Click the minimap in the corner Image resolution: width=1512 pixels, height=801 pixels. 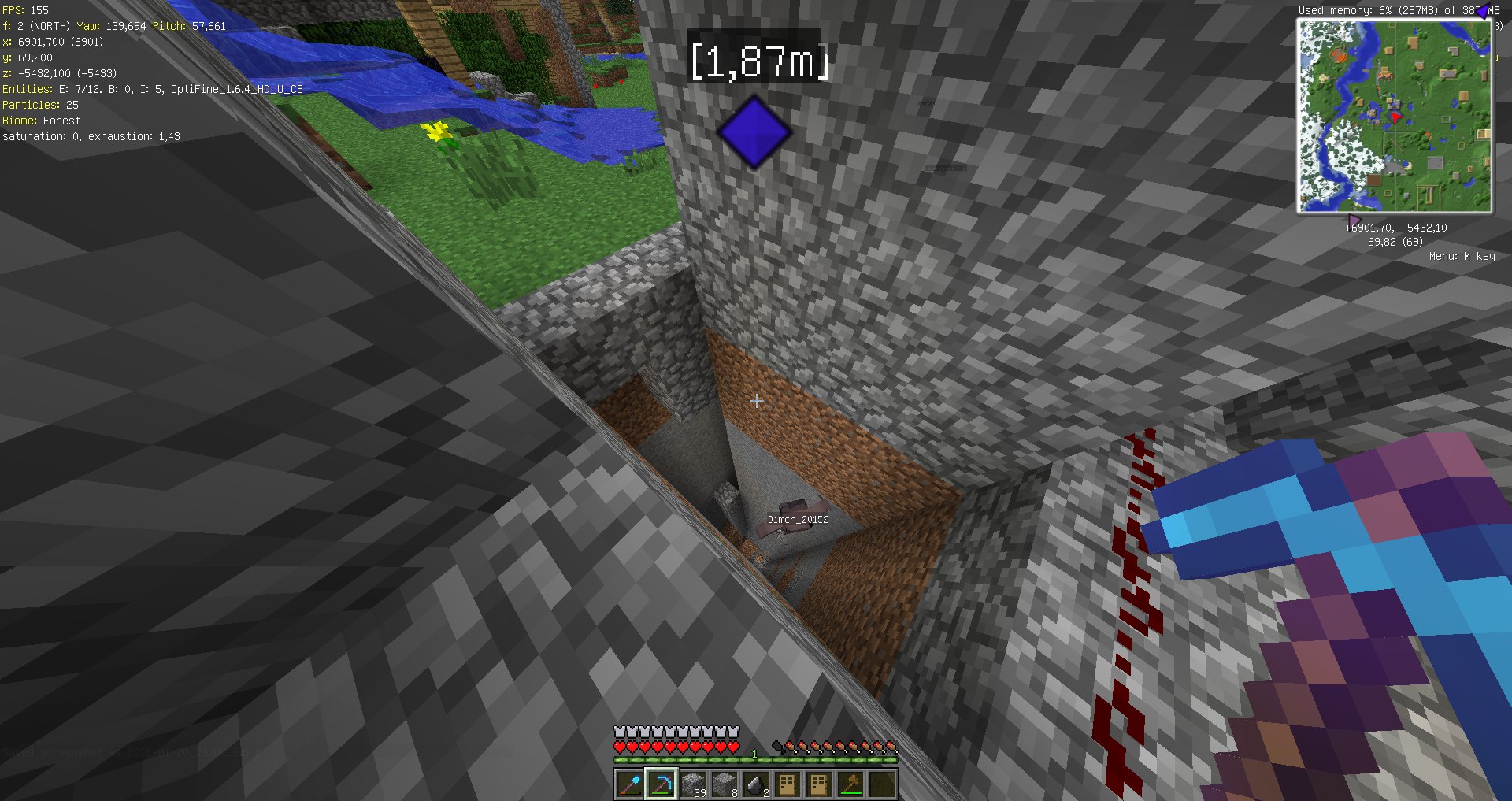(x=1394, y=116)
